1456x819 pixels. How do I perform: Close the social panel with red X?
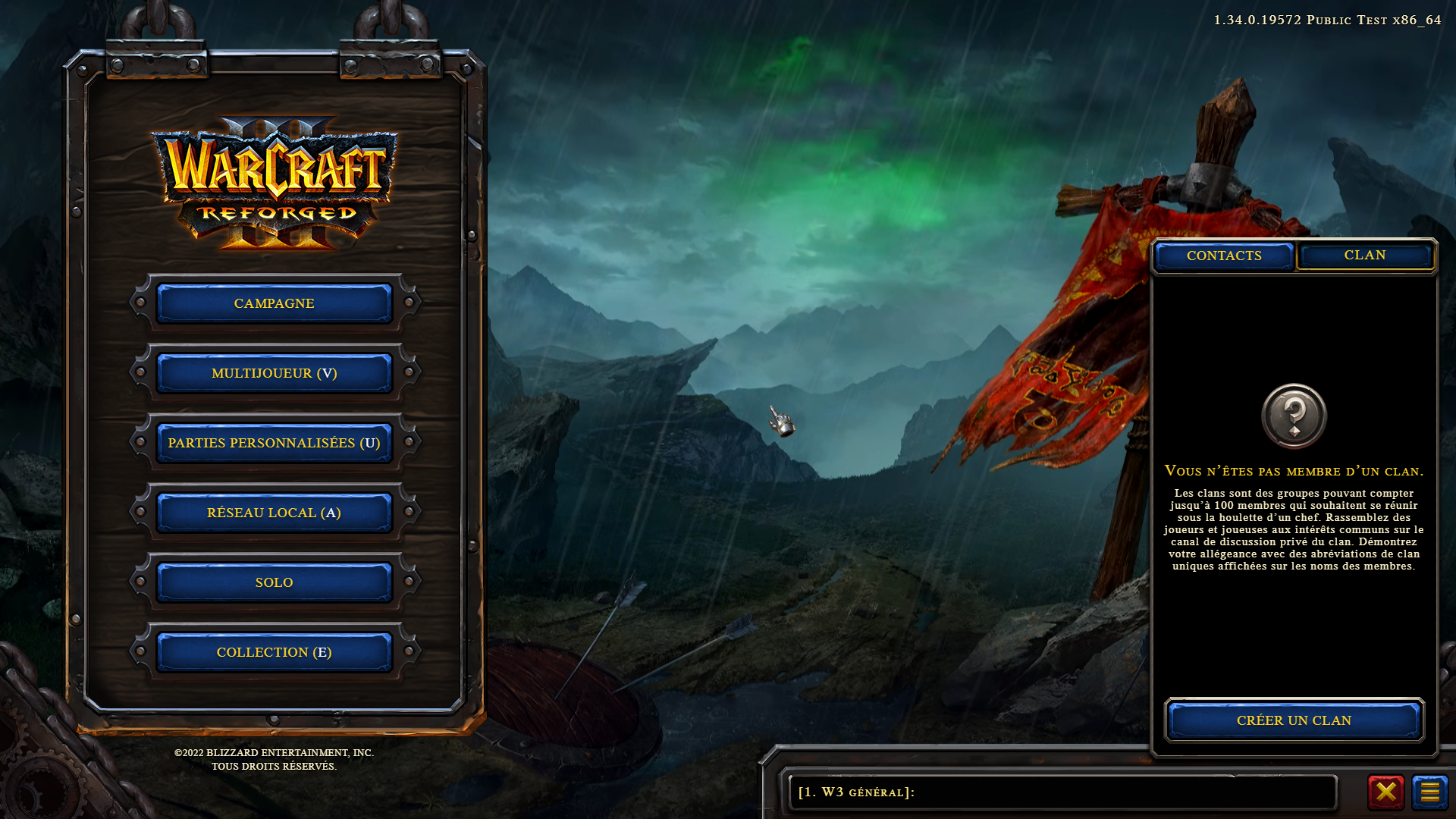tap(1385, 792)
